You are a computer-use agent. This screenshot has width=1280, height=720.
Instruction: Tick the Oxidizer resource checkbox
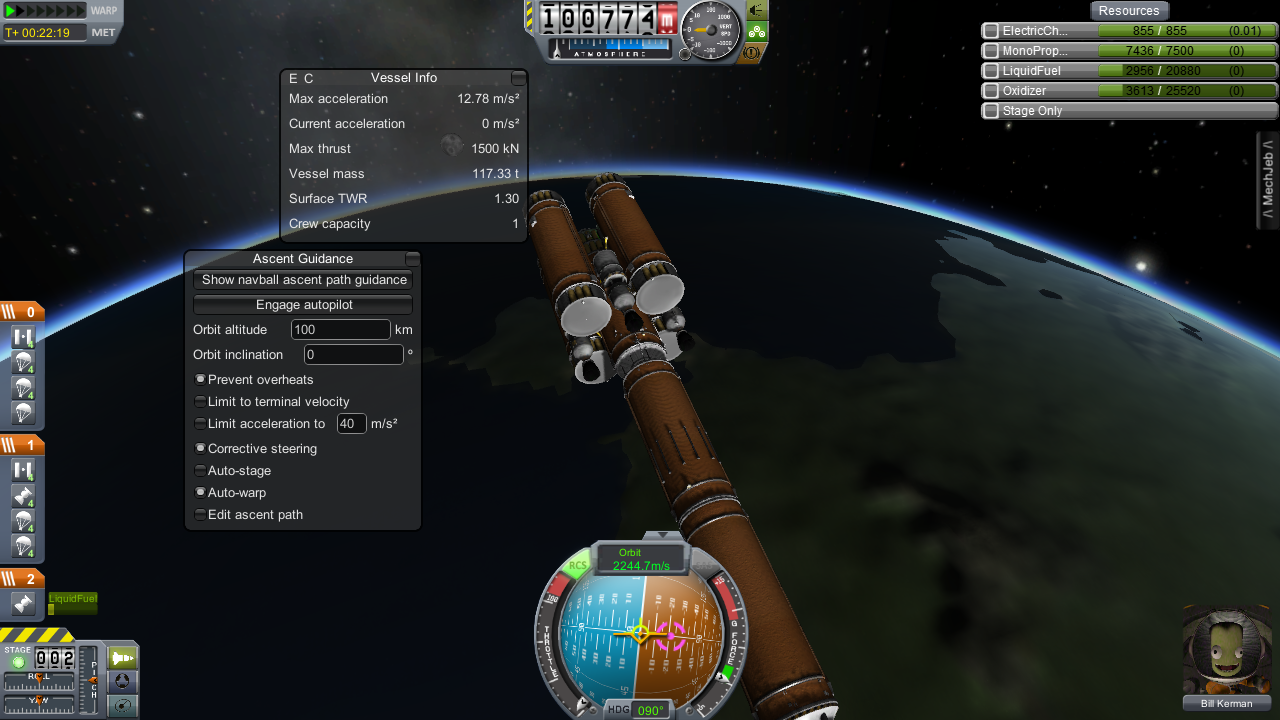[x=991, y=91]
